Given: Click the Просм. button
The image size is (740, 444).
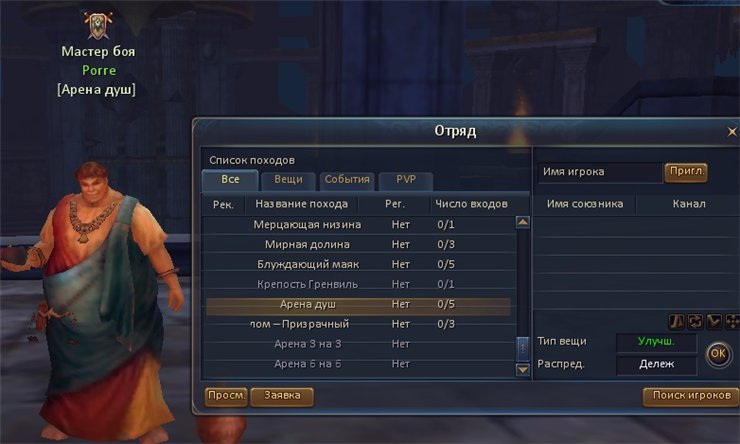Looking at the screenshot, I should click(x=227, y=396).
